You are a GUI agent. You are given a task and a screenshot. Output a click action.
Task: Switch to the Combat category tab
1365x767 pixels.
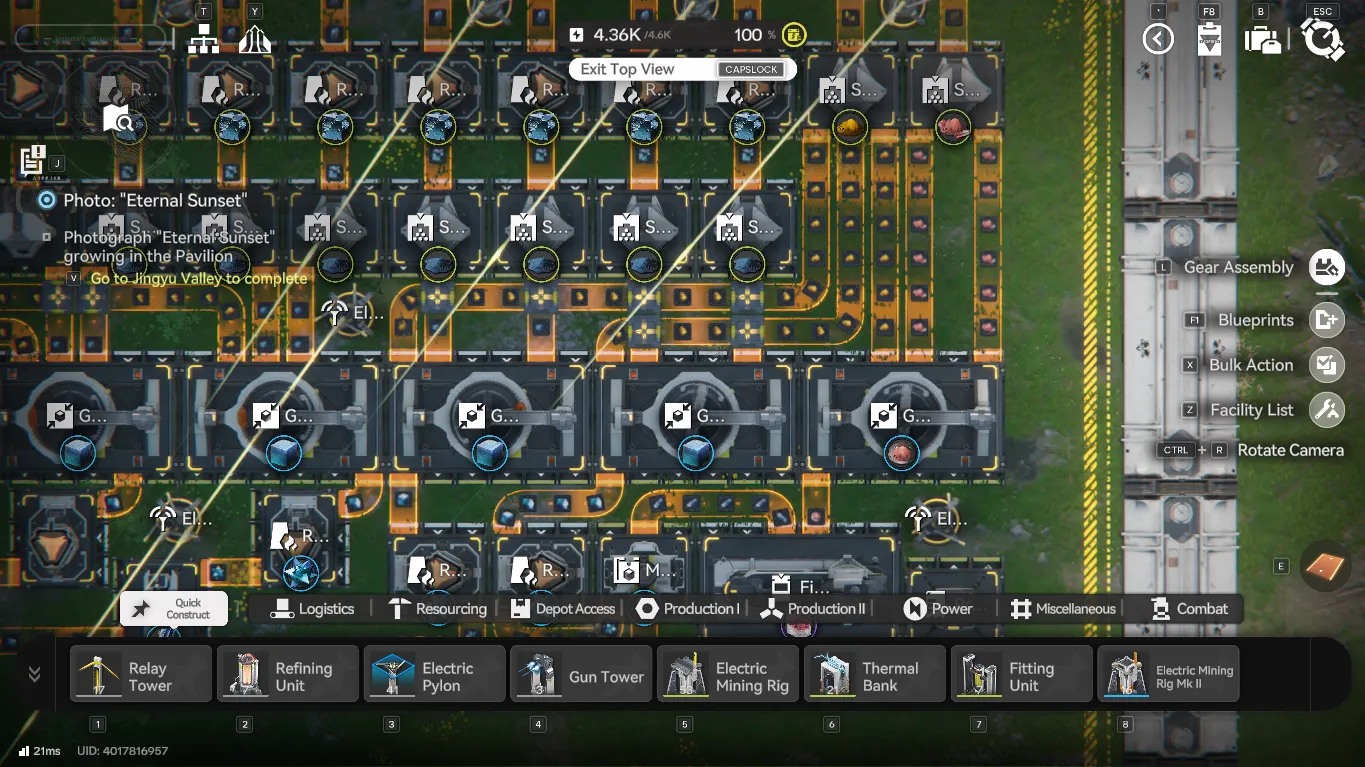1189,608
